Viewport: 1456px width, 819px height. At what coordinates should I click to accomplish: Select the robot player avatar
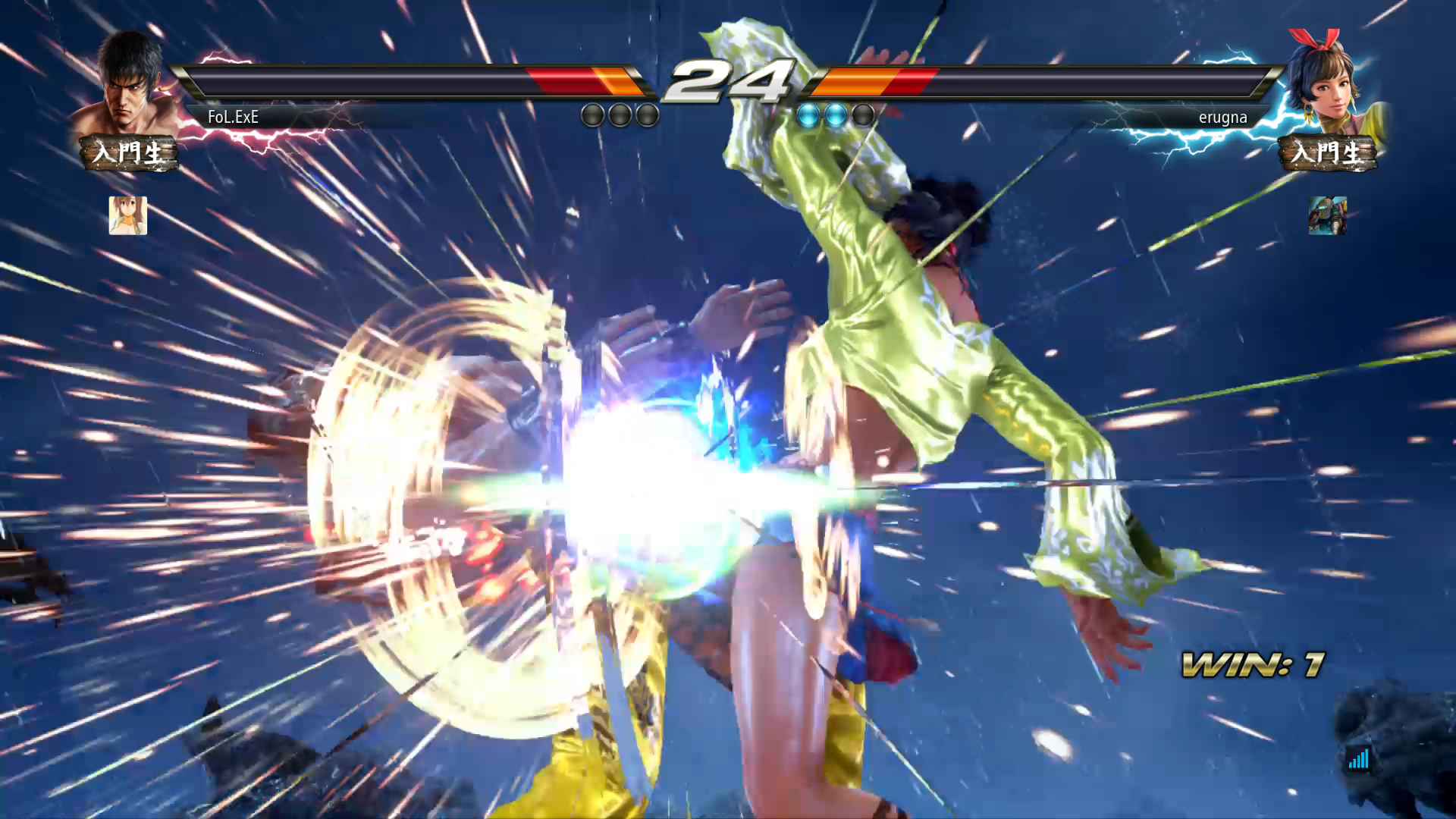coord(1327,215)
